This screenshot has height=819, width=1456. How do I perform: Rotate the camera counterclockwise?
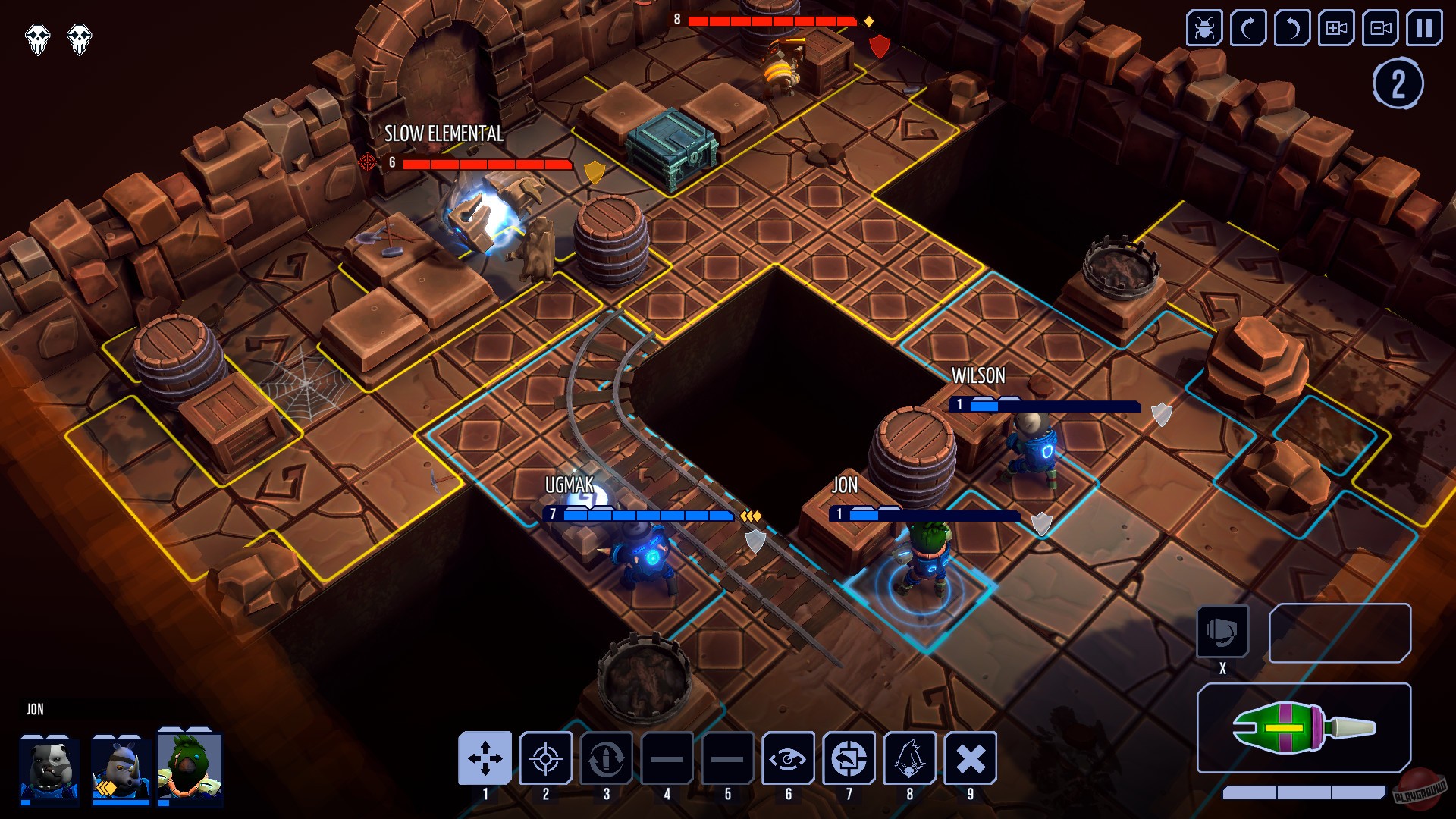1291,30
